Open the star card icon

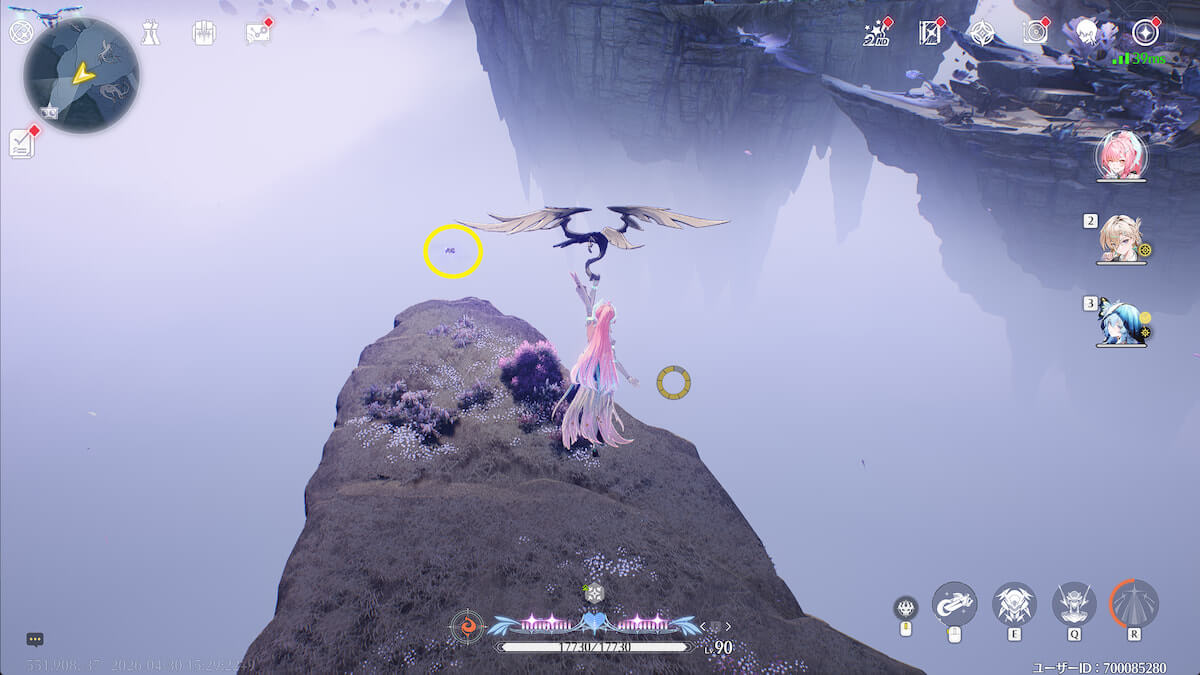coord(930,33)
